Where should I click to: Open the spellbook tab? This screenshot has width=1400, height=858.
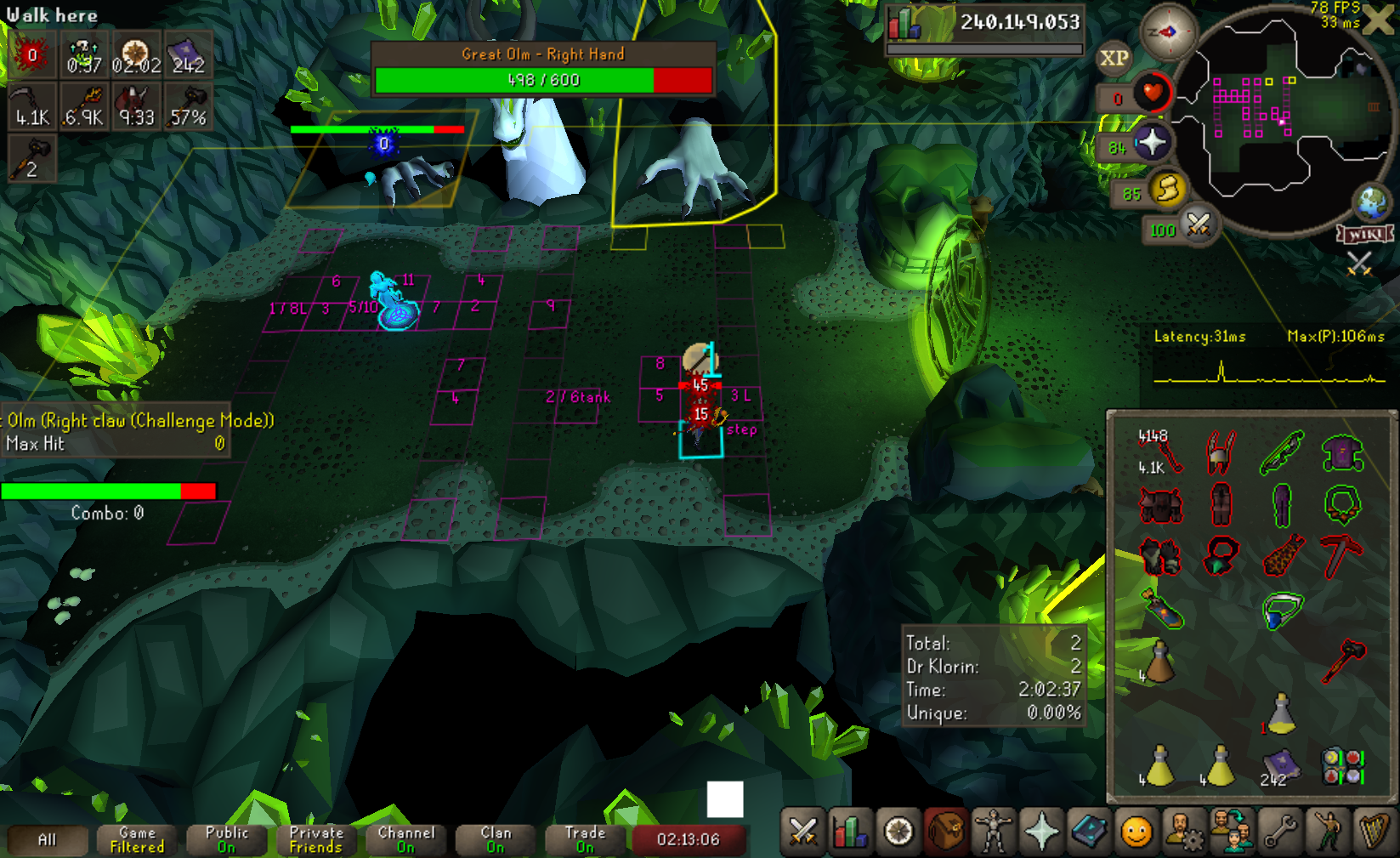pos(1089,832)
